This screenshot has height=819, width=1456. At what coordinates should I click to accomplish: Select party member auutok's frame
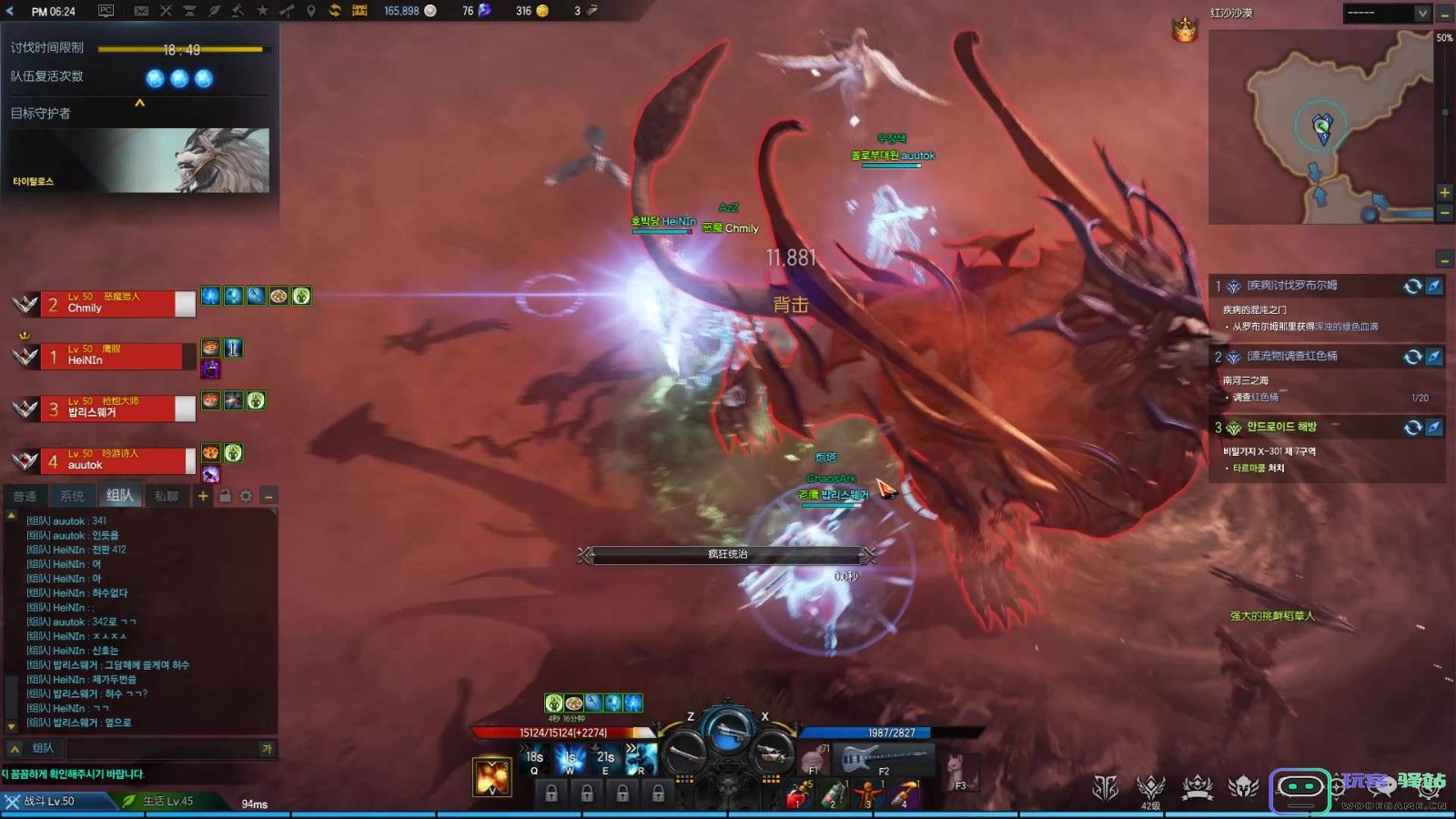(116, 460)
